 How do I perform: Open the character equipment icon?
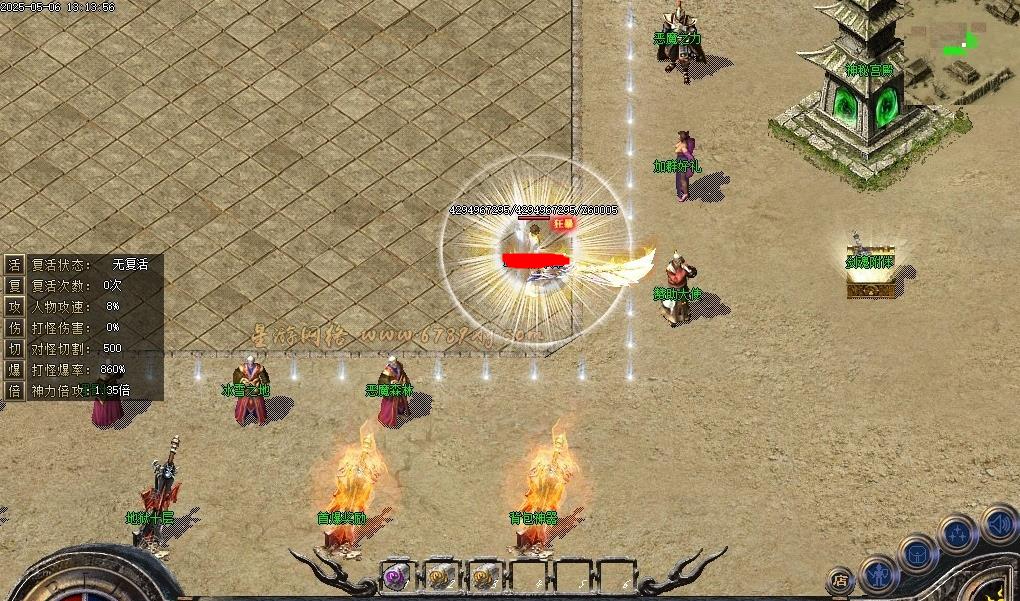[x=879, y=575]
